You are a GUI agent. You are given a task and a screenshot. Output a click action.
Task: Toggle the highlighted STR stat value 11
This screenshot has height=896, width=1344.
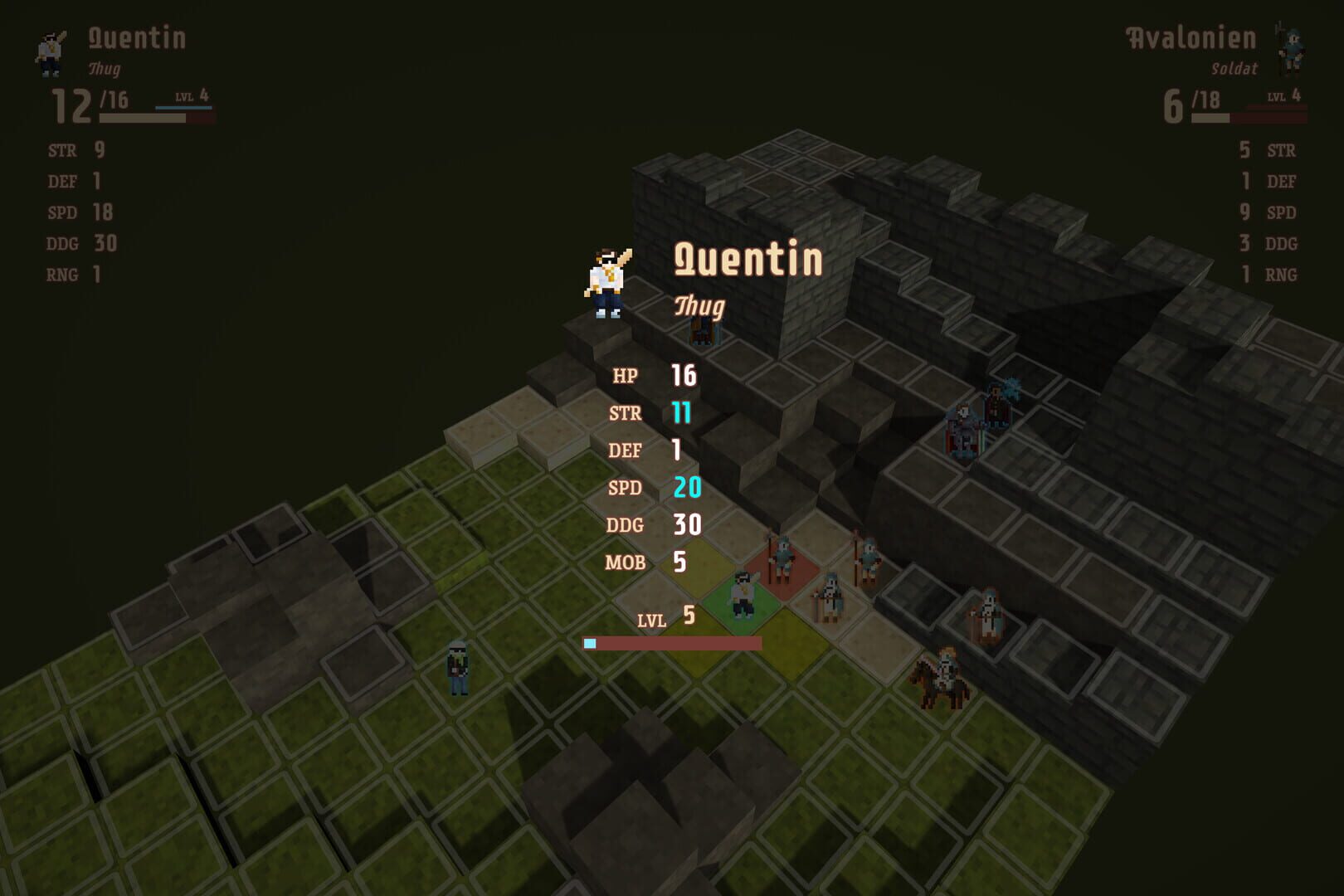coord(684,412)
